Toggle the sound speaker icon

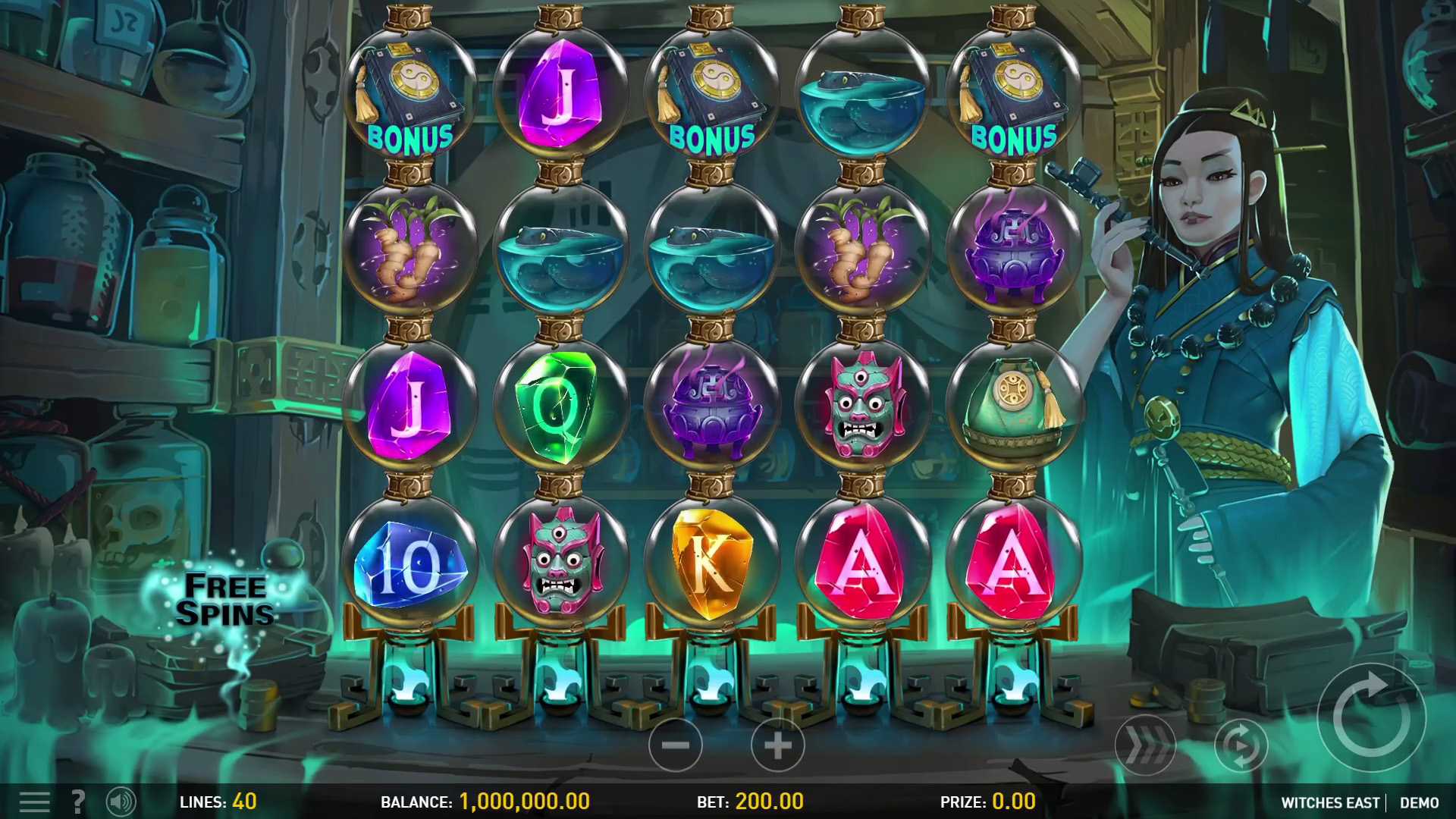click(121, 802)
